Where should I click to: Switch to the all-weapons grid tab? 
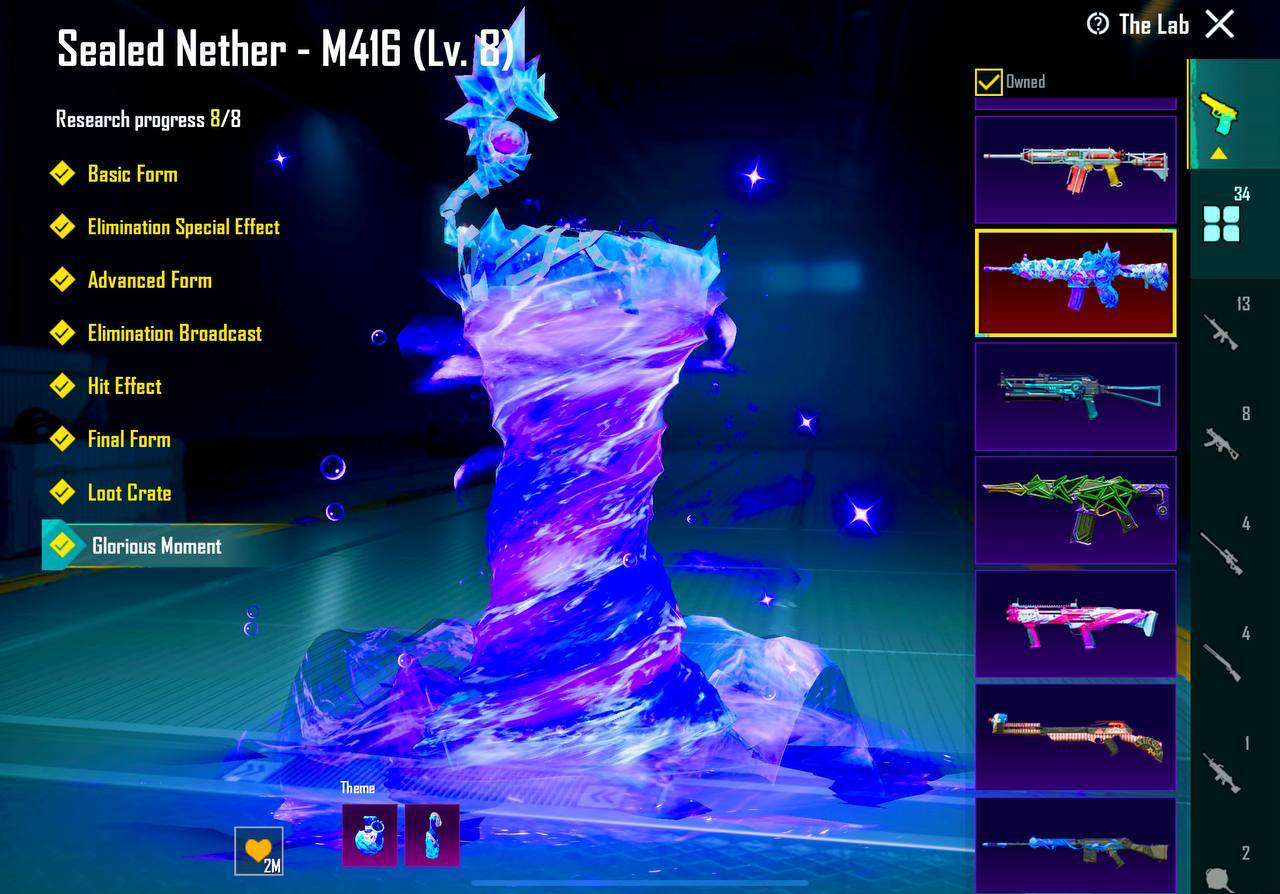coord(1221,223)
